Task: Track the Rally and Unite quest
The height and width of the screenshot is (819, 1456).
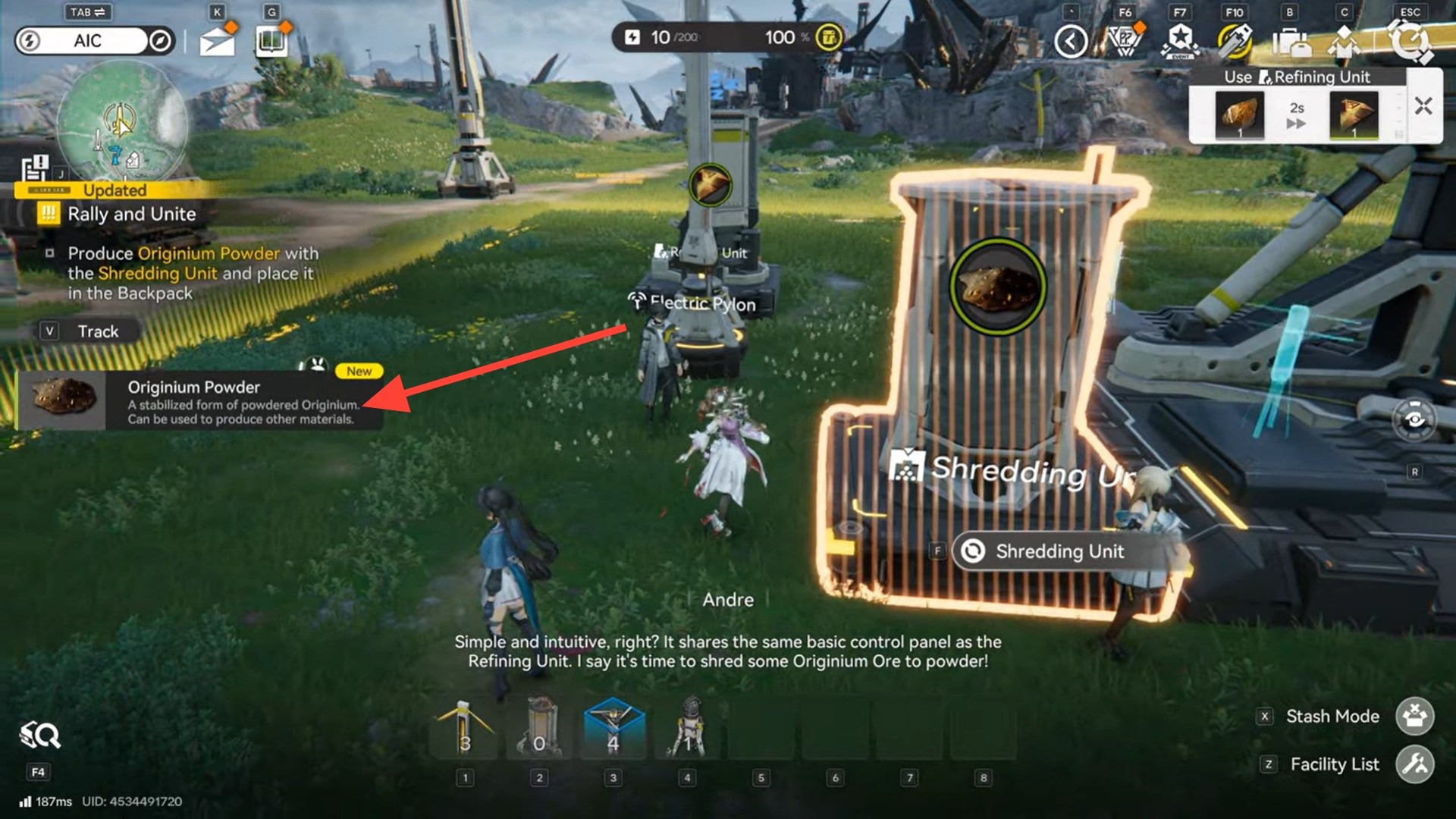Action: coord(89,331)
